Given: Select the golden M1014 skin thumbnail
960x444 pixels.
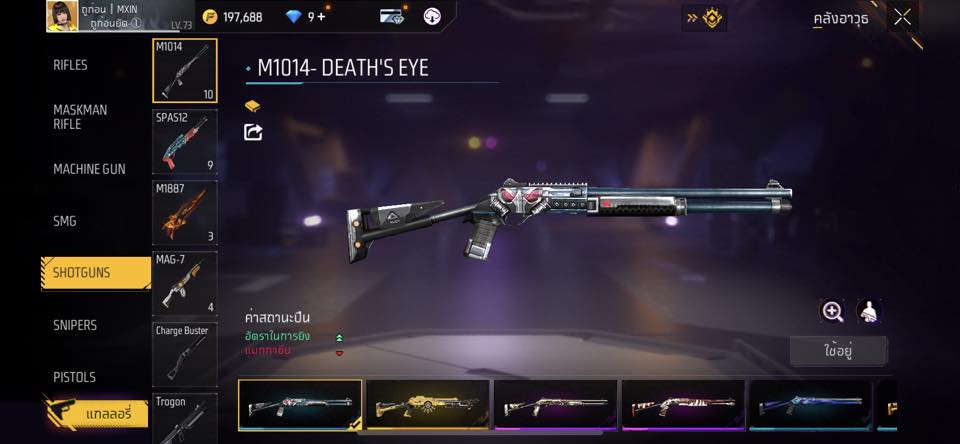Looking at the screenshot, I should 428,405.
